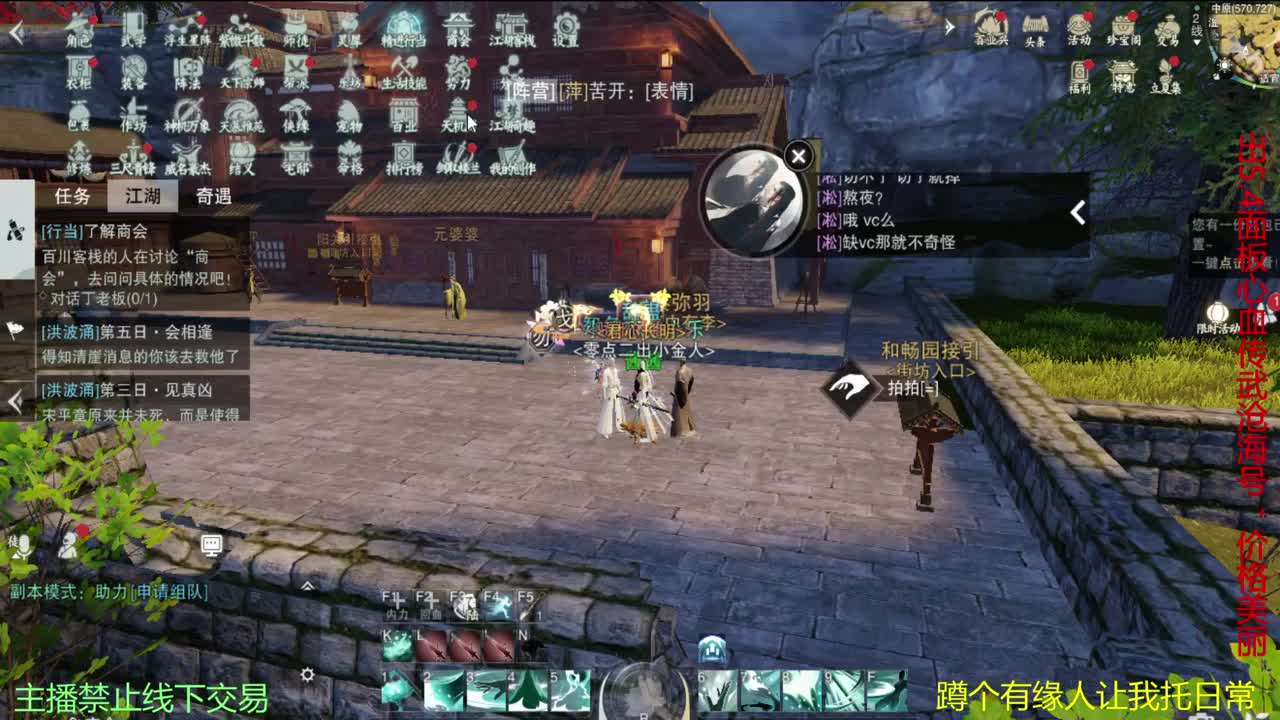Collapse the chat window with its chevron
The image size is (1280, 720).
[x=1077, y=211]
